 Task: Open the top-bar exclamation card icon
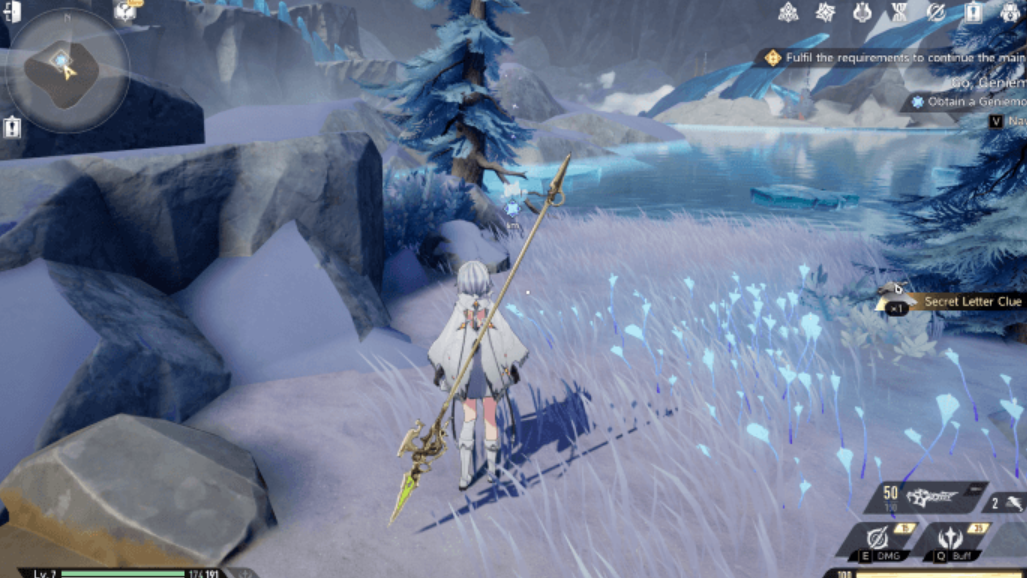click(x=973, y=13)
